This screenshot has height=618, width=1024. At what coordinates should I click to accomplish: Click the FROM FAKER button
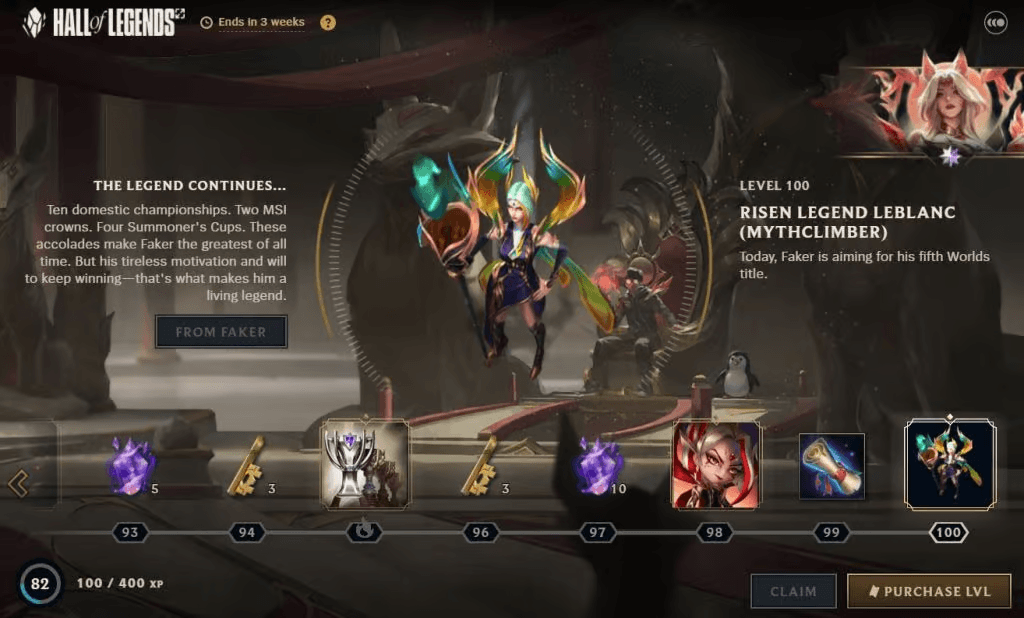(221, 332)
